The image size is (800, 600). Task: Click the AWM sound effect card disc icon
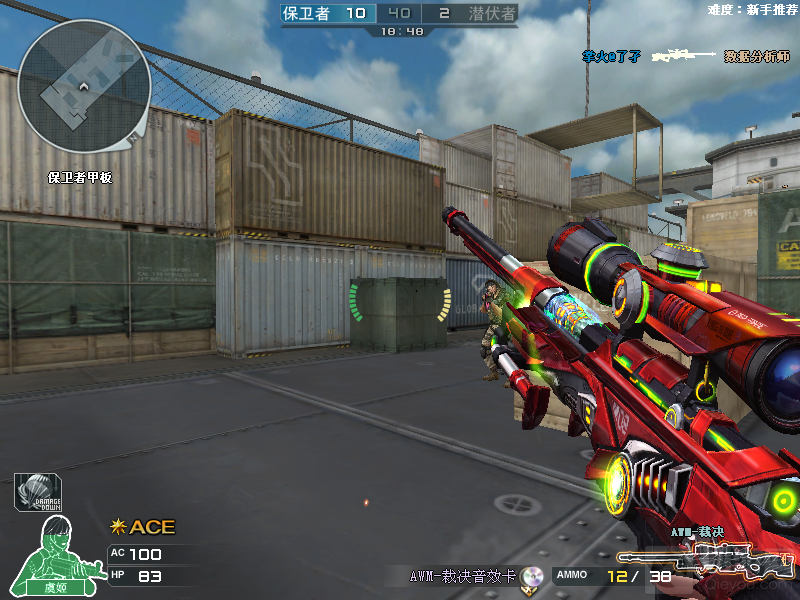pos(532,576)
